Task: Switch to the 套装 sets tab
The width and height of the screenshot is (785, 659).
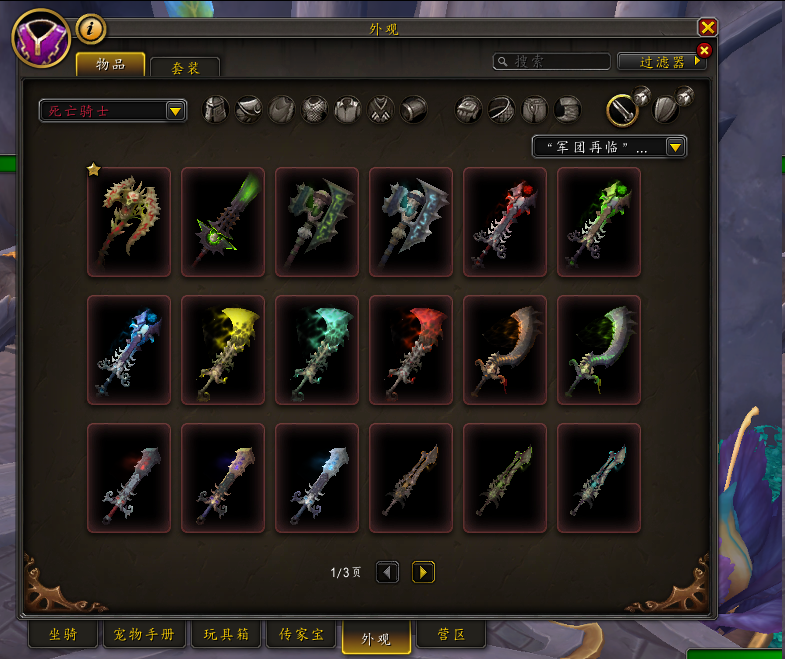Action: point(185,68)
